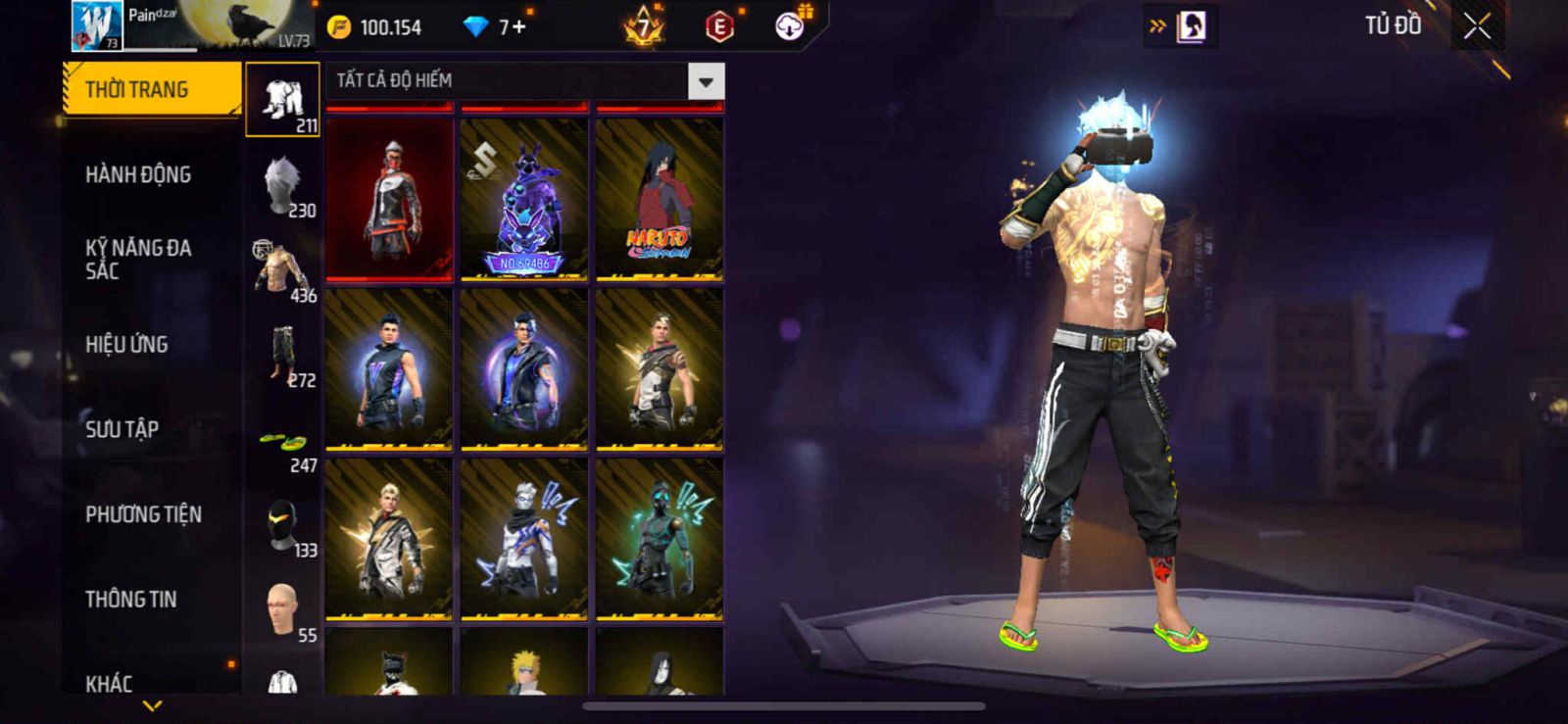Open the HÀNH ĐỘNG category
The image size is (1568, 724).
pos(138,175)
